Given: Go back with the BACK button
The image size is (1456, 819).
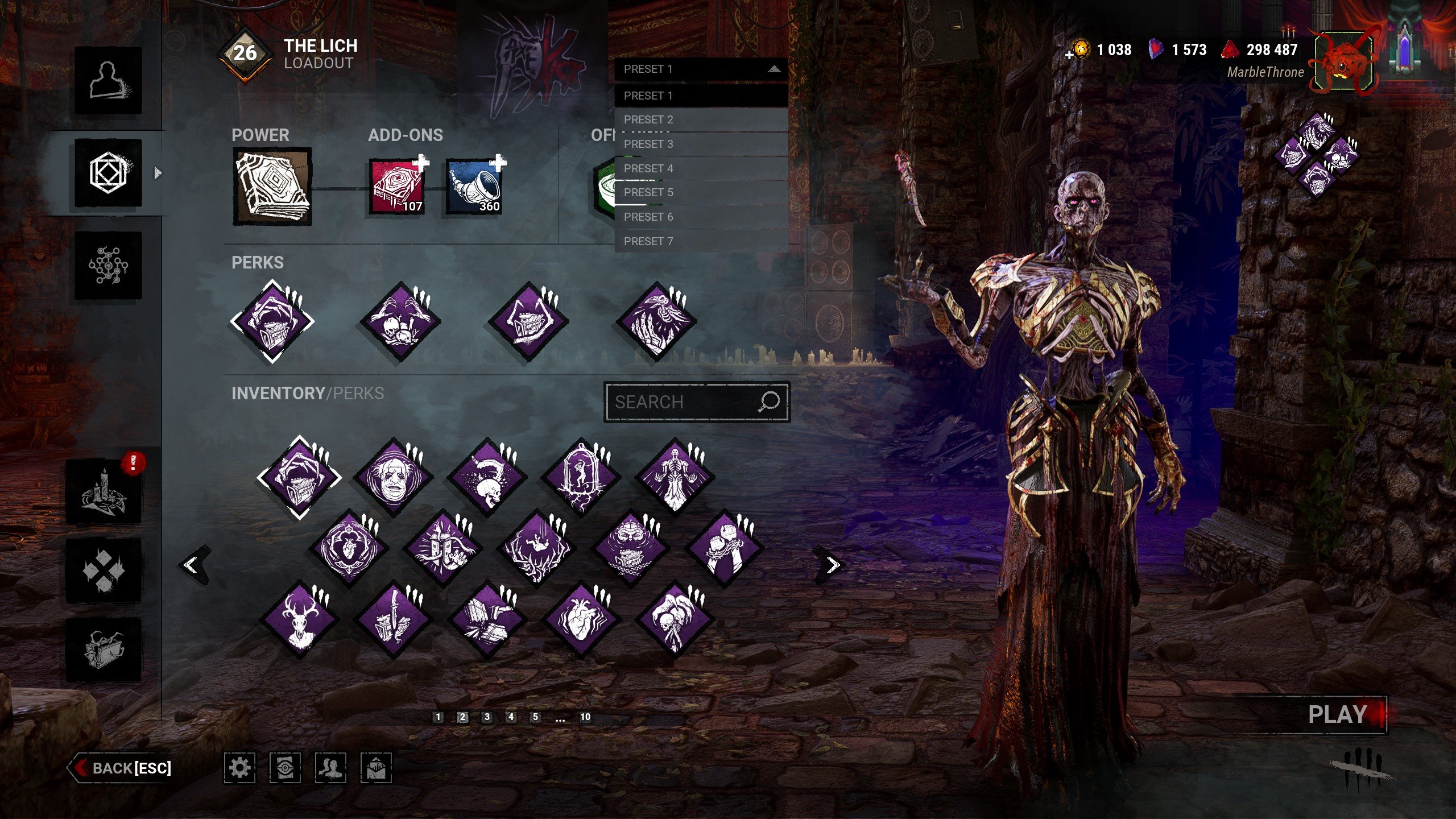Looking at the screenshot, I should coord(122,768).
